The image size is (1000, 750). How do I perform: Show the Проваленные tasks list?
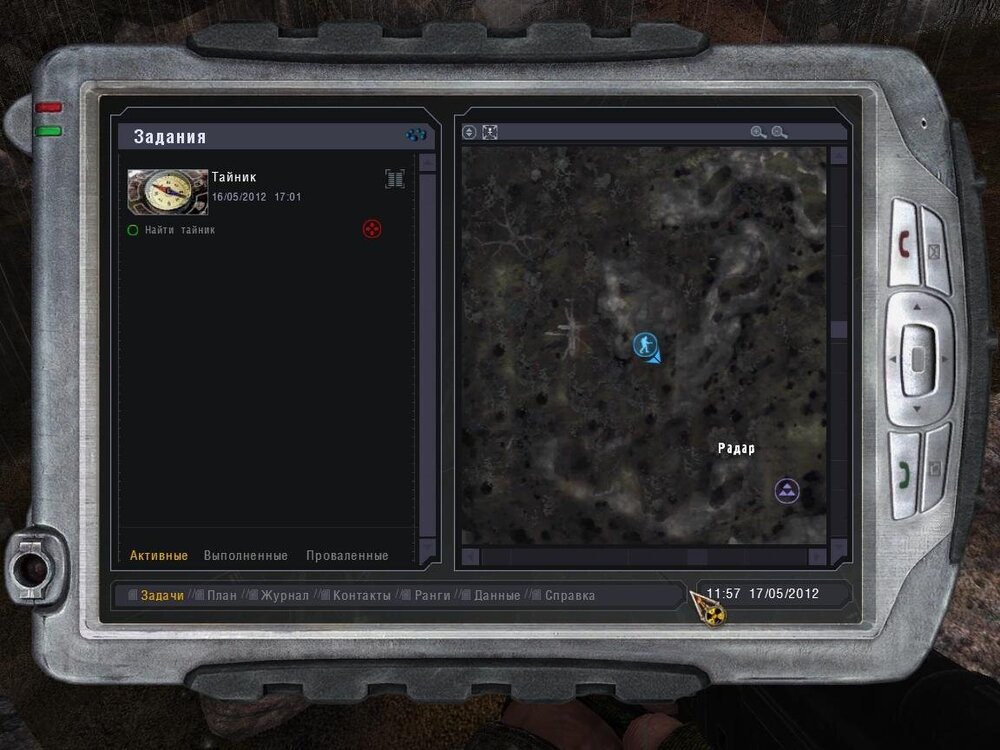coord(347,556)
